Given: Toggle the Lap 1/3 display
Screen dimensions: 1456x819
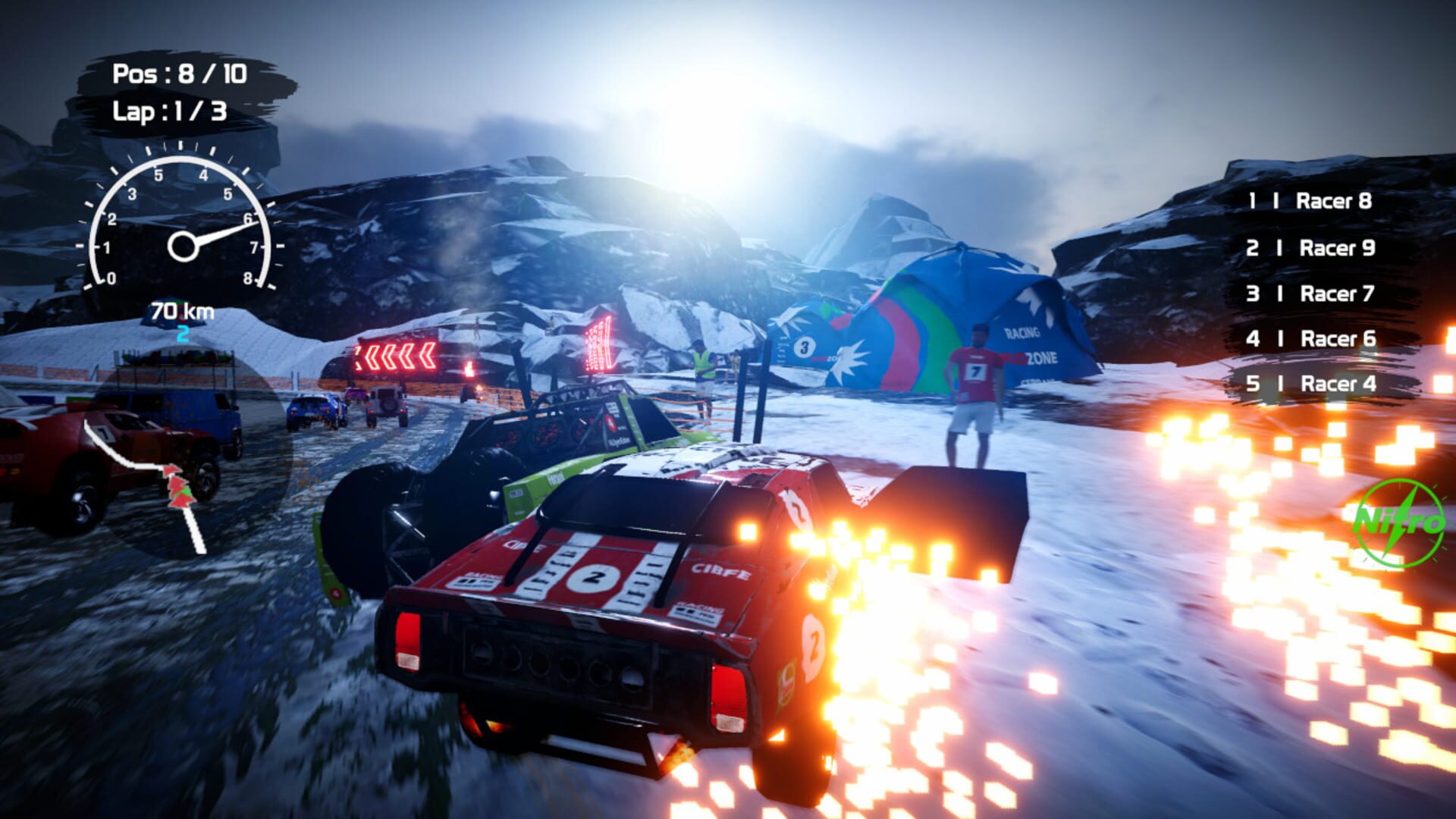Looking at the screenshot, I should tap(172, 111).
